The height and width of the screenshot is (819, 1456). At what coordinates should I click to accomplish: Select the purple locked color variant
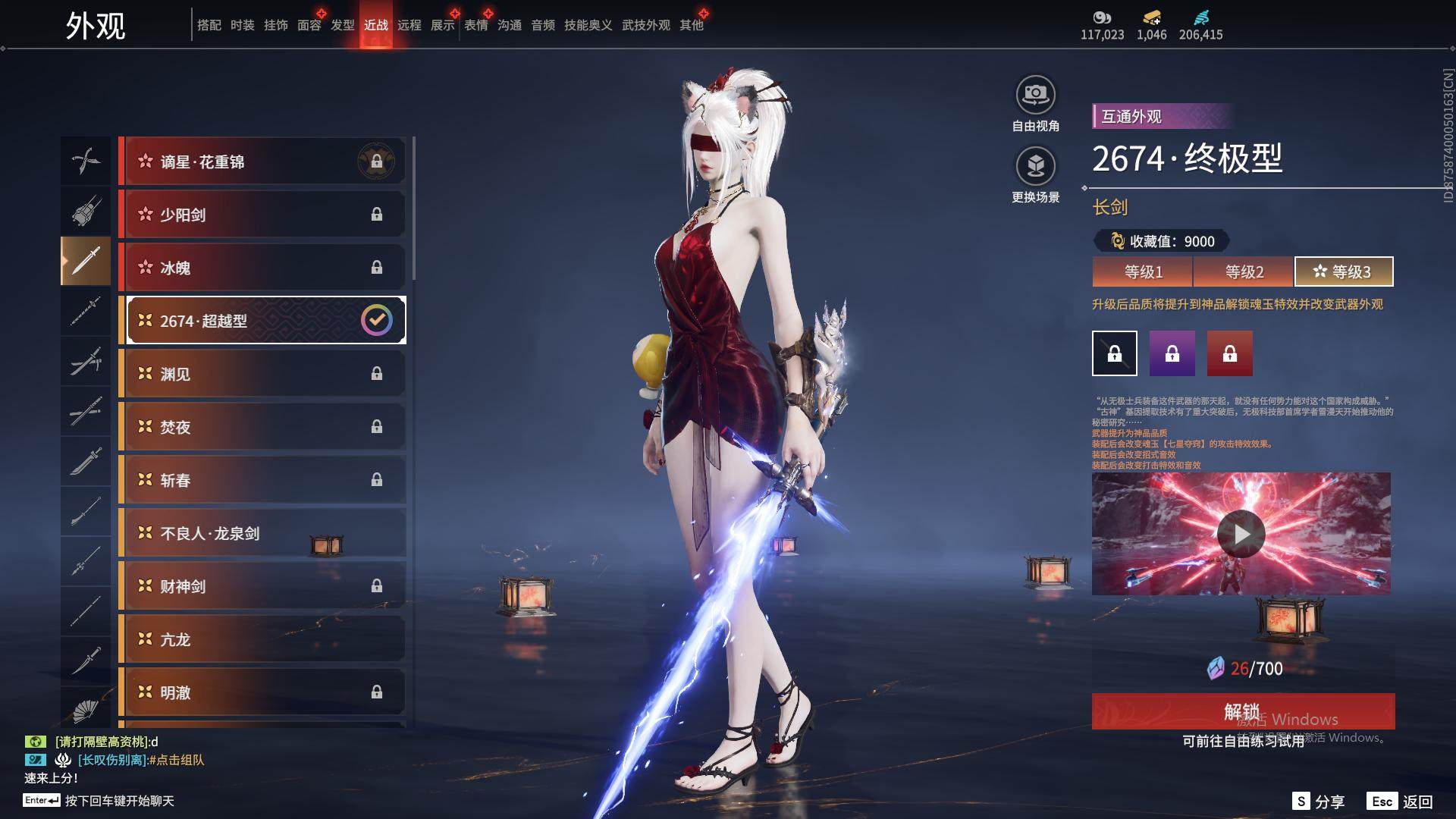1172,353
